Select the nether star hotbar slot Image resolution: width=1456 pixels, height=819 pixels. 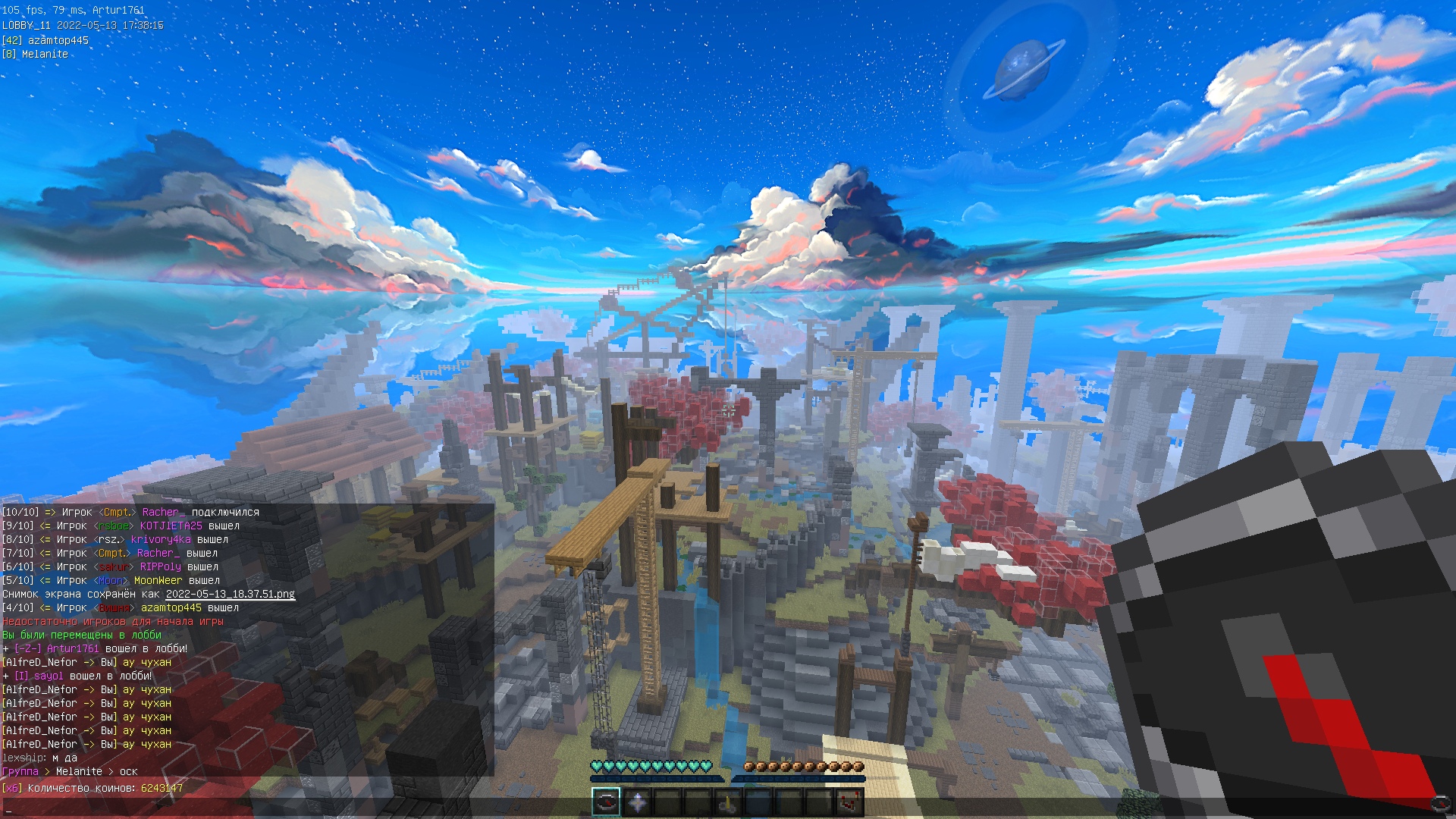pos(637,802)
